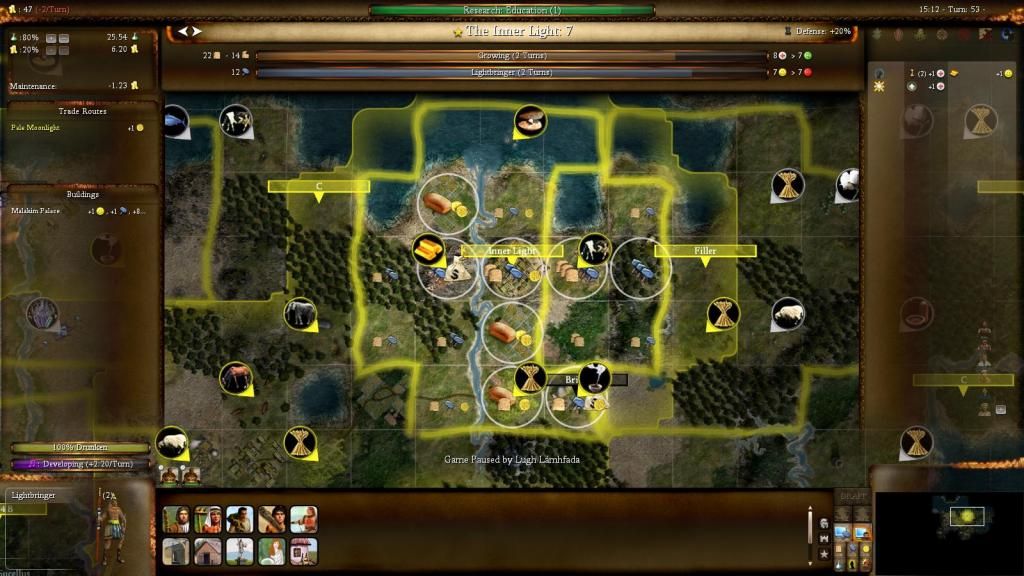Toggle the helmet icon beside the build list
1024x576 pixels.
click(823, 523)
